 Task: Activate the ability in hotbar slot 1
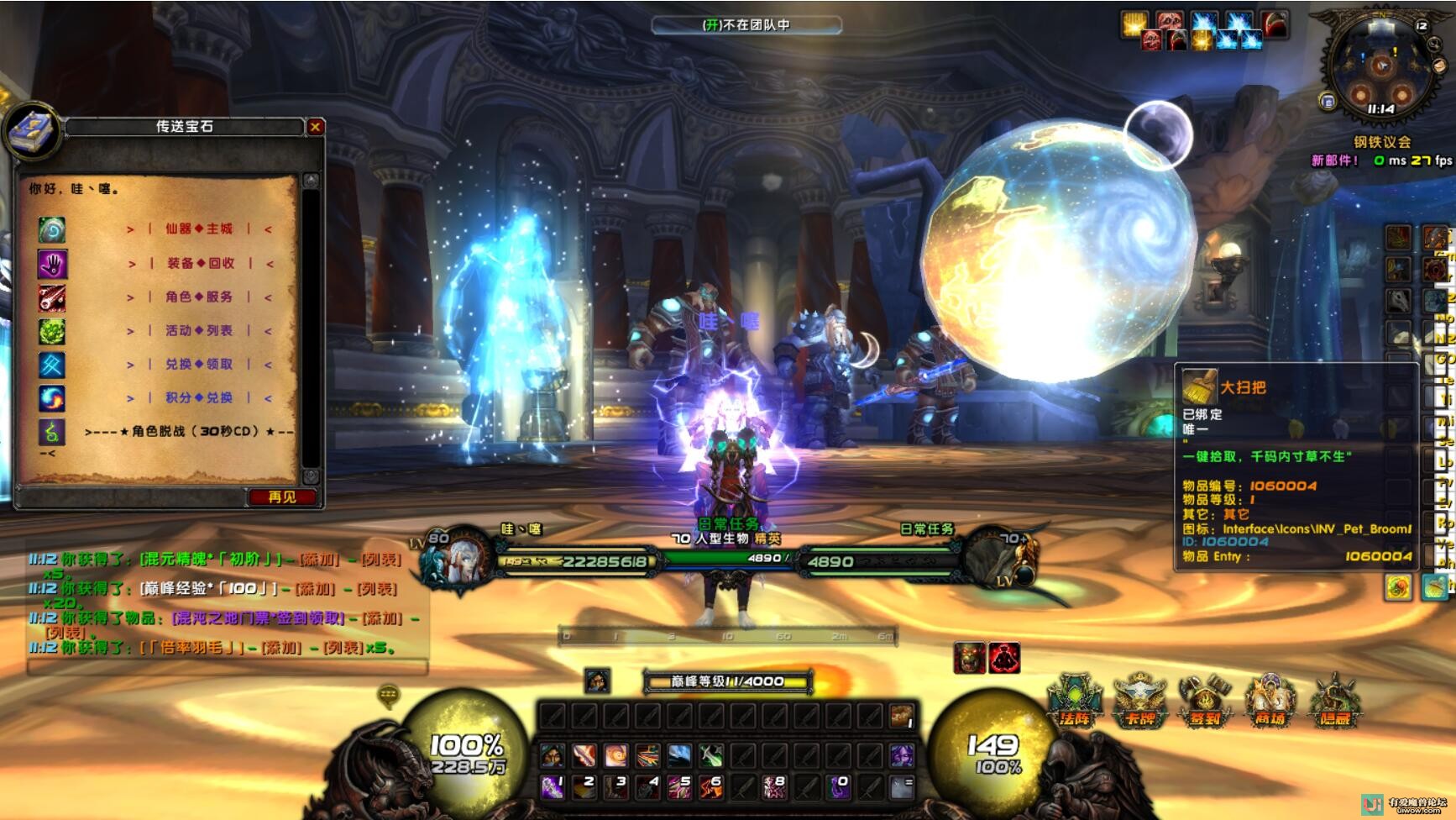[x=552, y=787]
